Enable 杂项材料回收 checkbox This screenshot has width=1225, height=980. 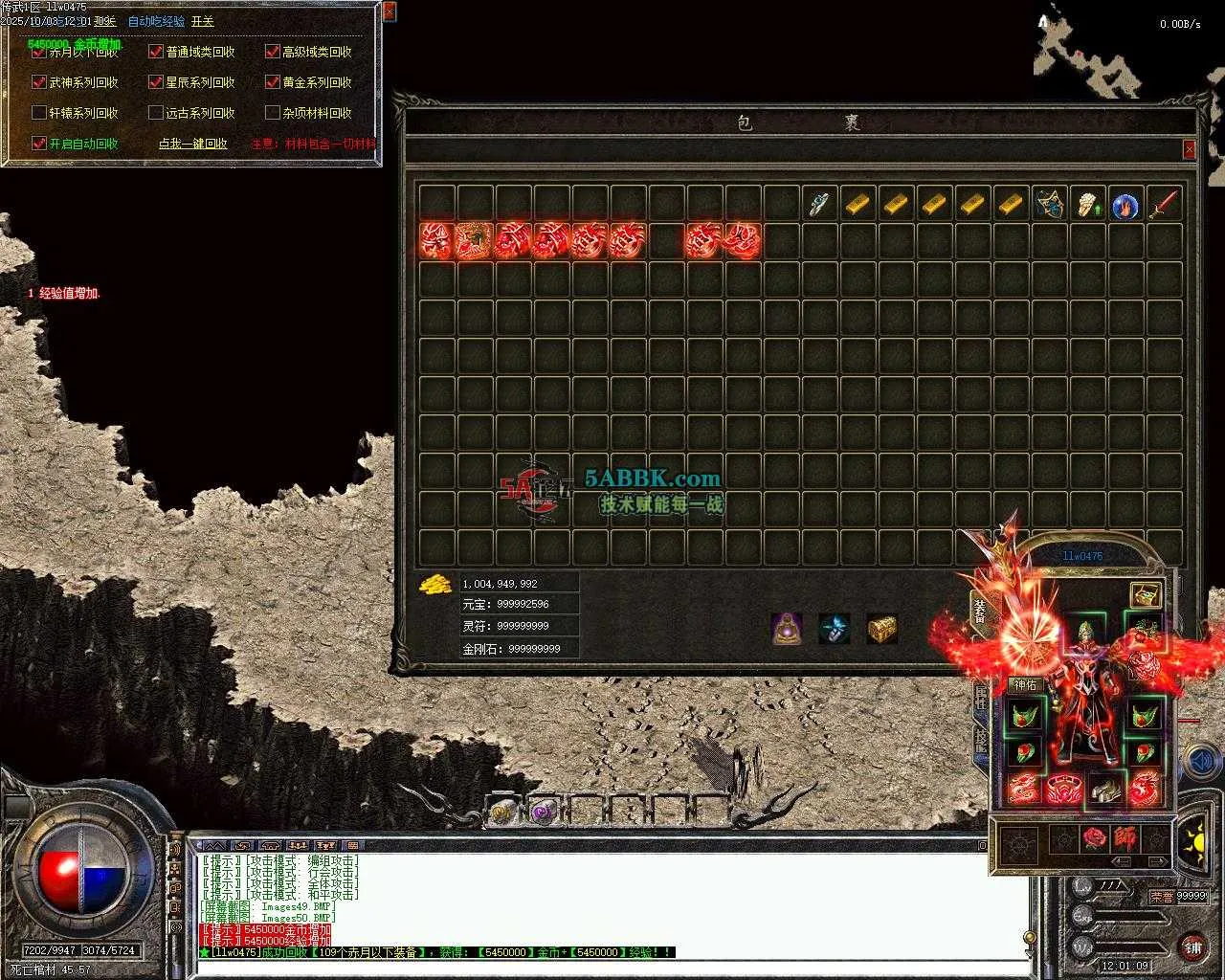[273, 113]
